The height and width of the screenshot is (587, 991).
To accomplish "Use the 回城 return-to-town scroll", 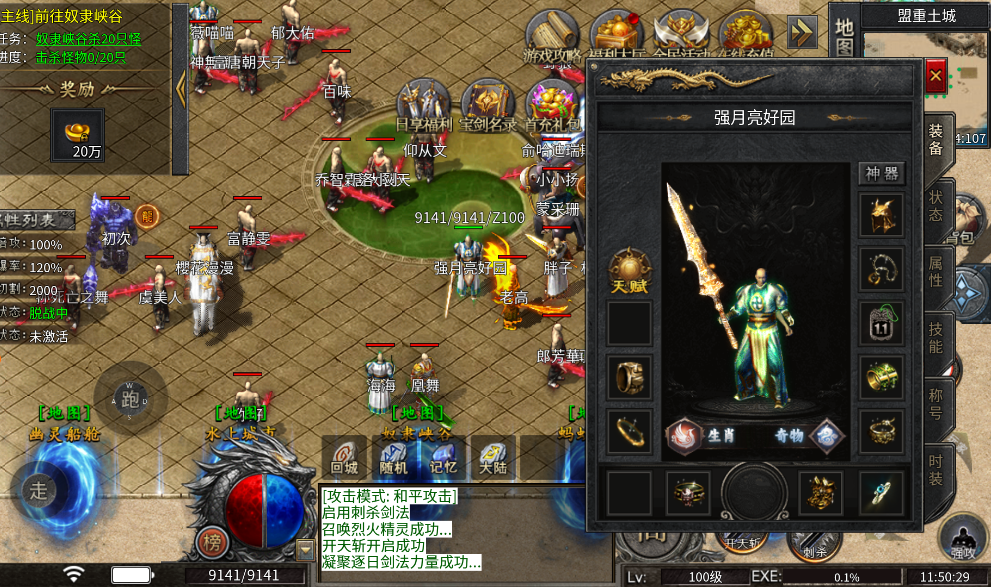I will [344, 458].
